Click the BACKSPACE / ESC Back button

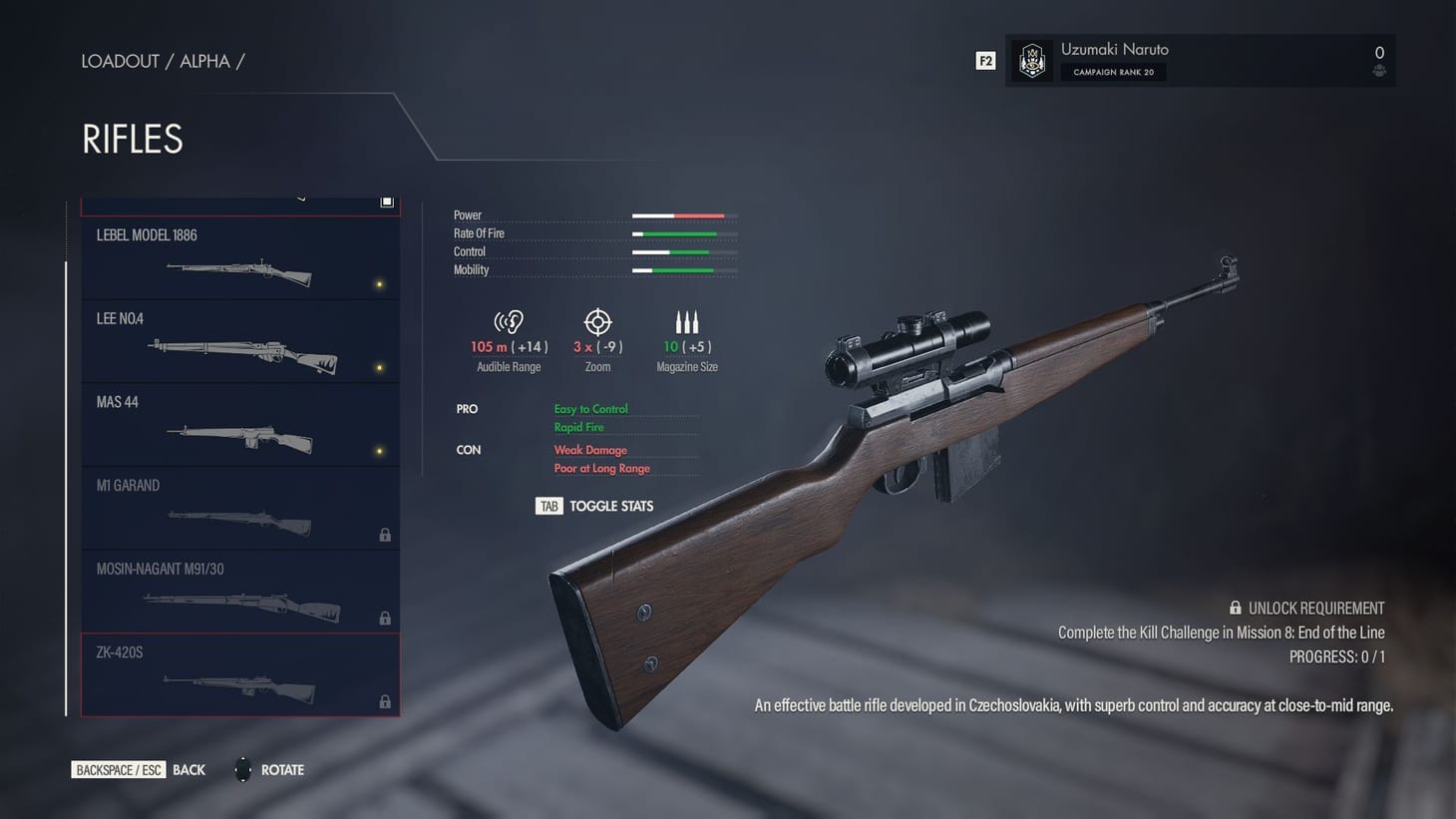pyautogui.click(x=119, y=769)
